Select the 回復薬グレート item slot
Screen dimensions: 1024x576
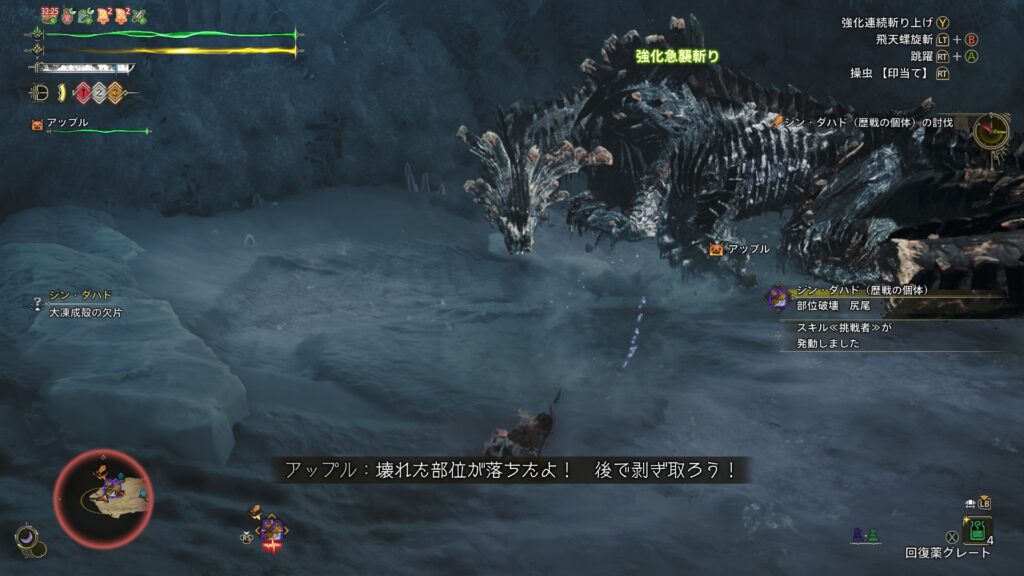976,529
